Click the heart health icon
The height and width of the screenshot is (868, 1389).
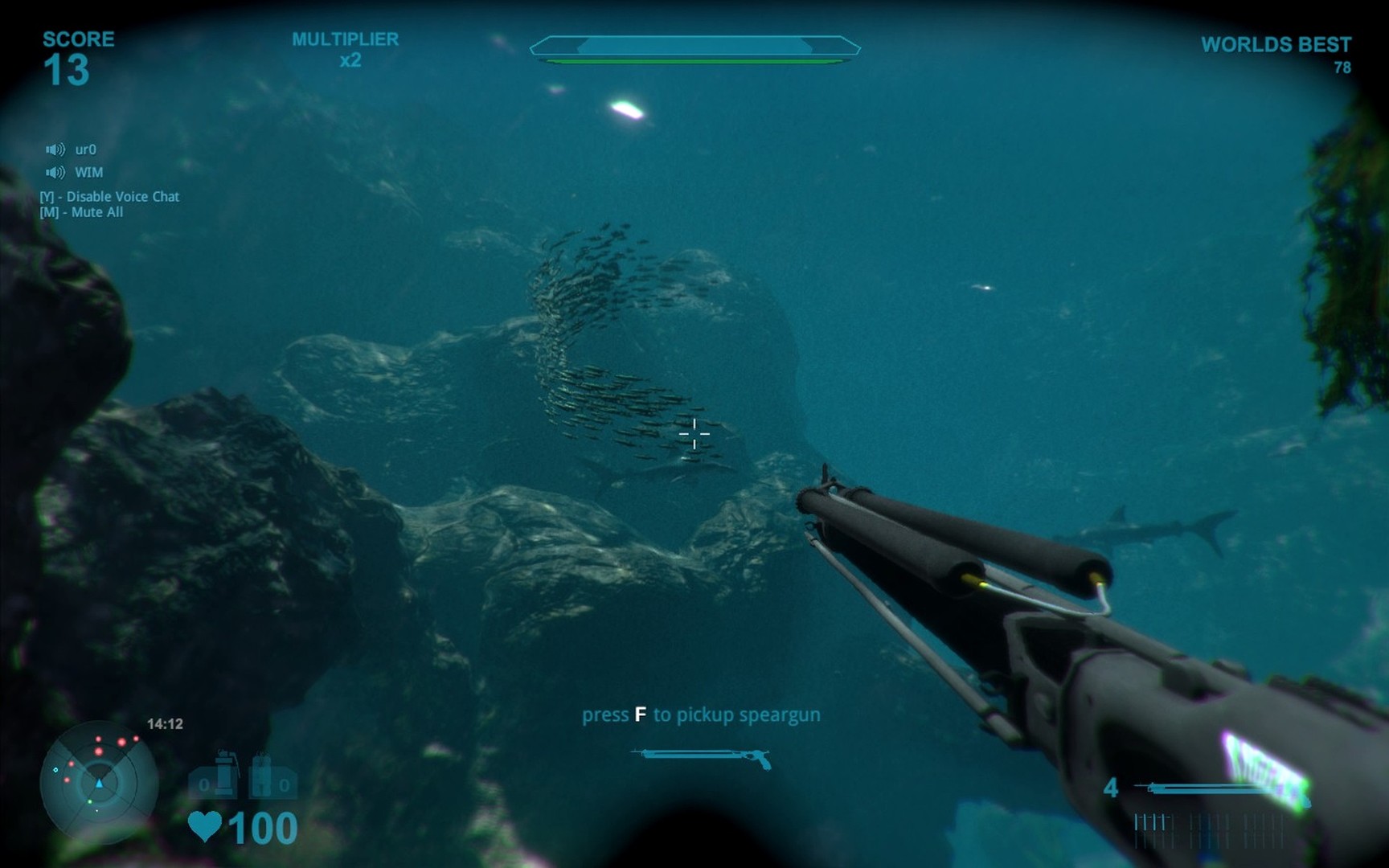point(204,825)
